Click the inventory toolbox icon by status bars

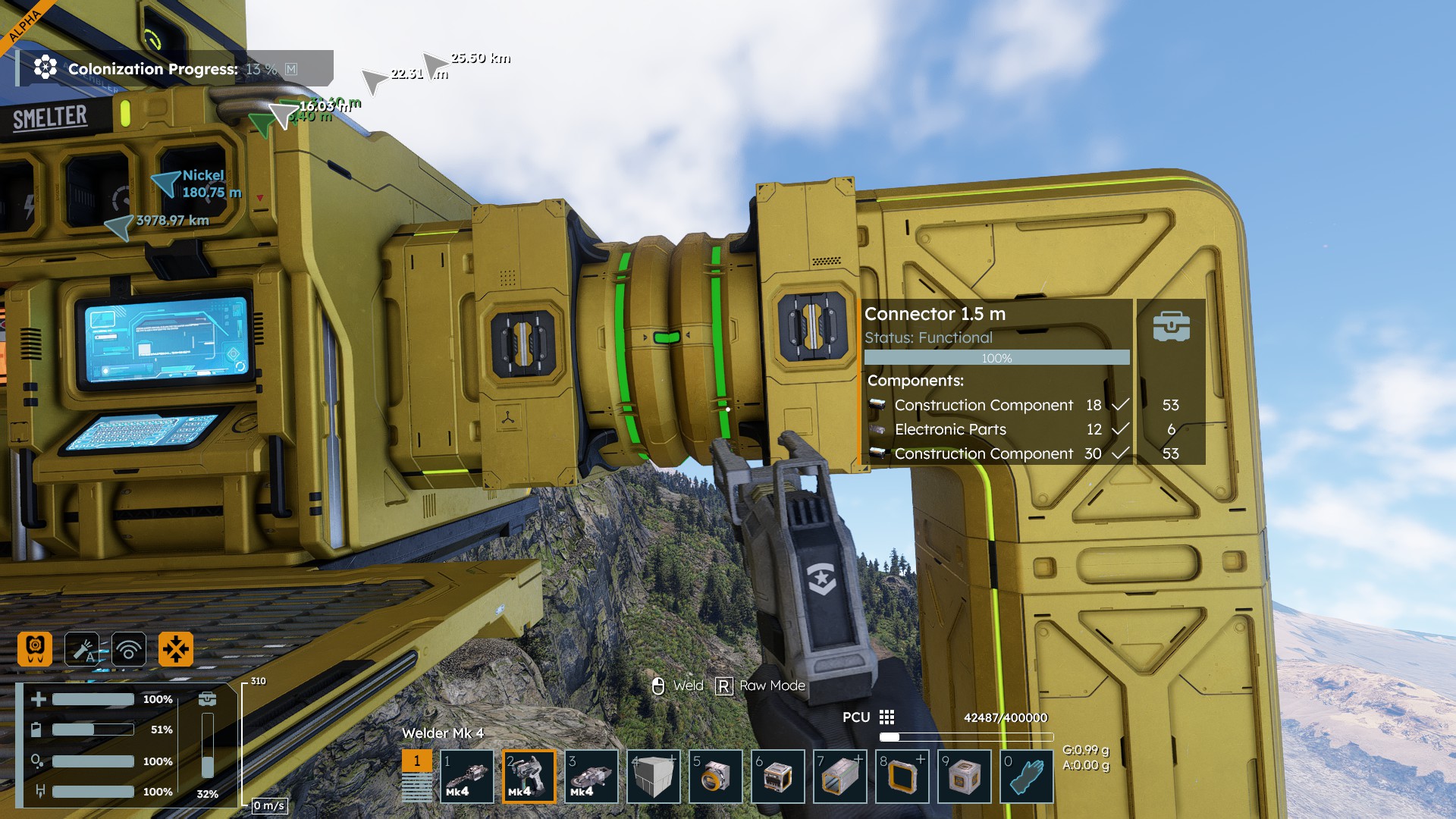point(207,699)
